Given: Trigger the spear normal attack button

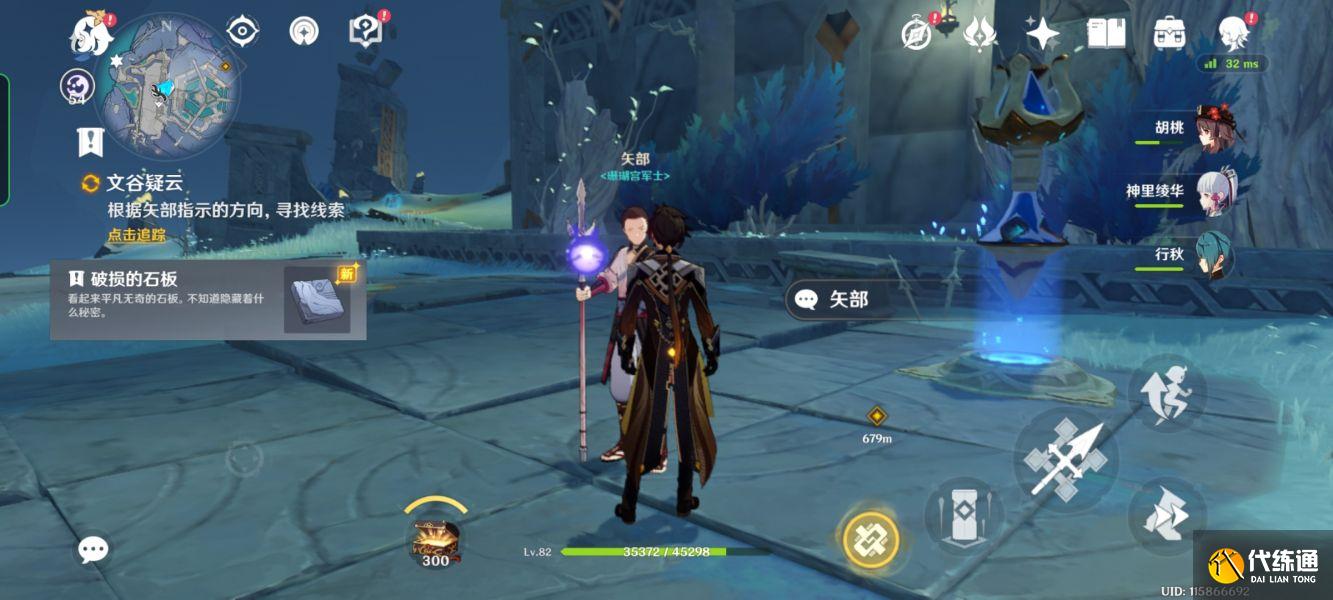Looking at the screenshot, I should 1066,460.
